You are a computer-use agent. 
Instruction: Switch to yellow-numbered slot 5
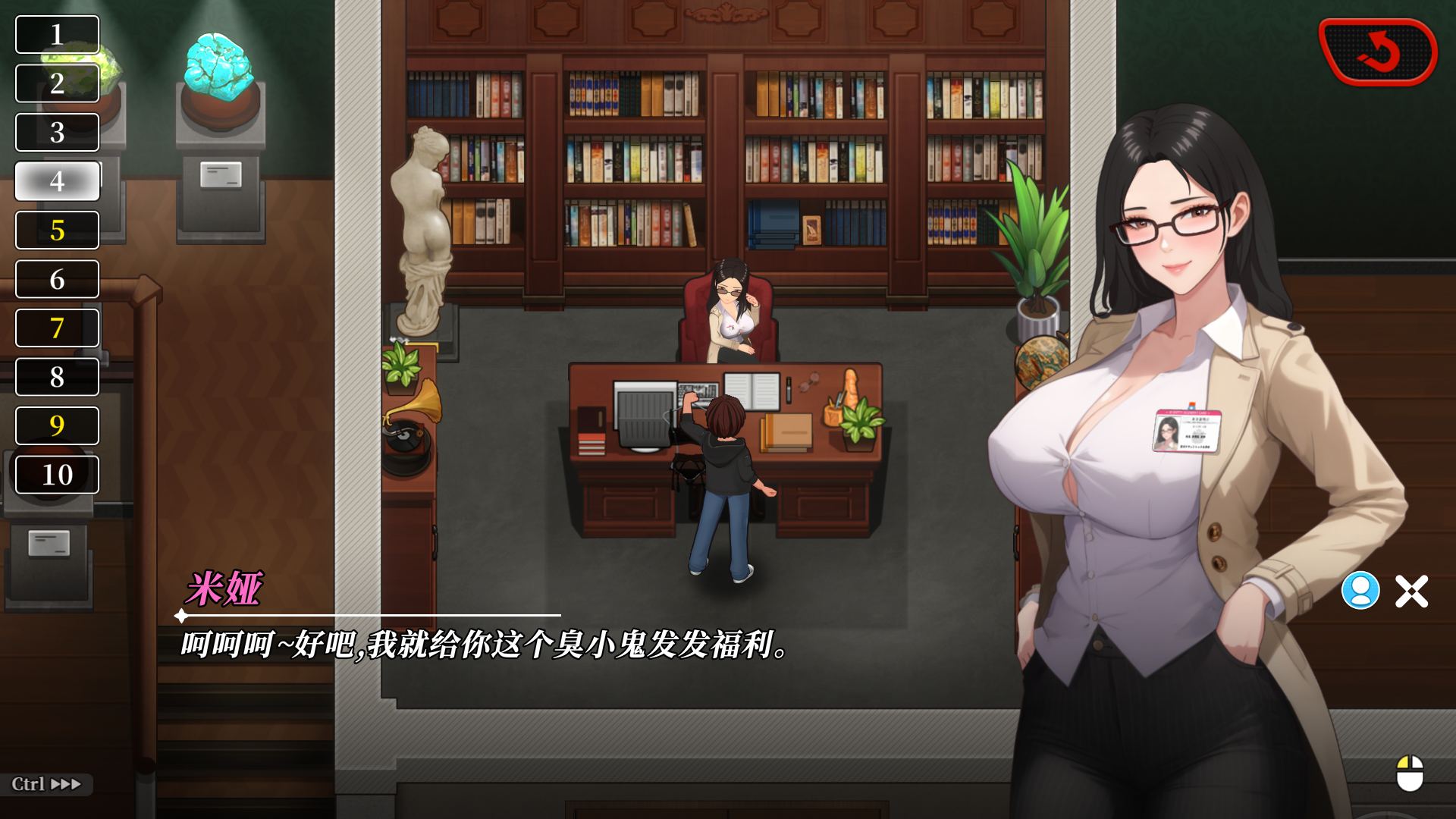point(56,231)
